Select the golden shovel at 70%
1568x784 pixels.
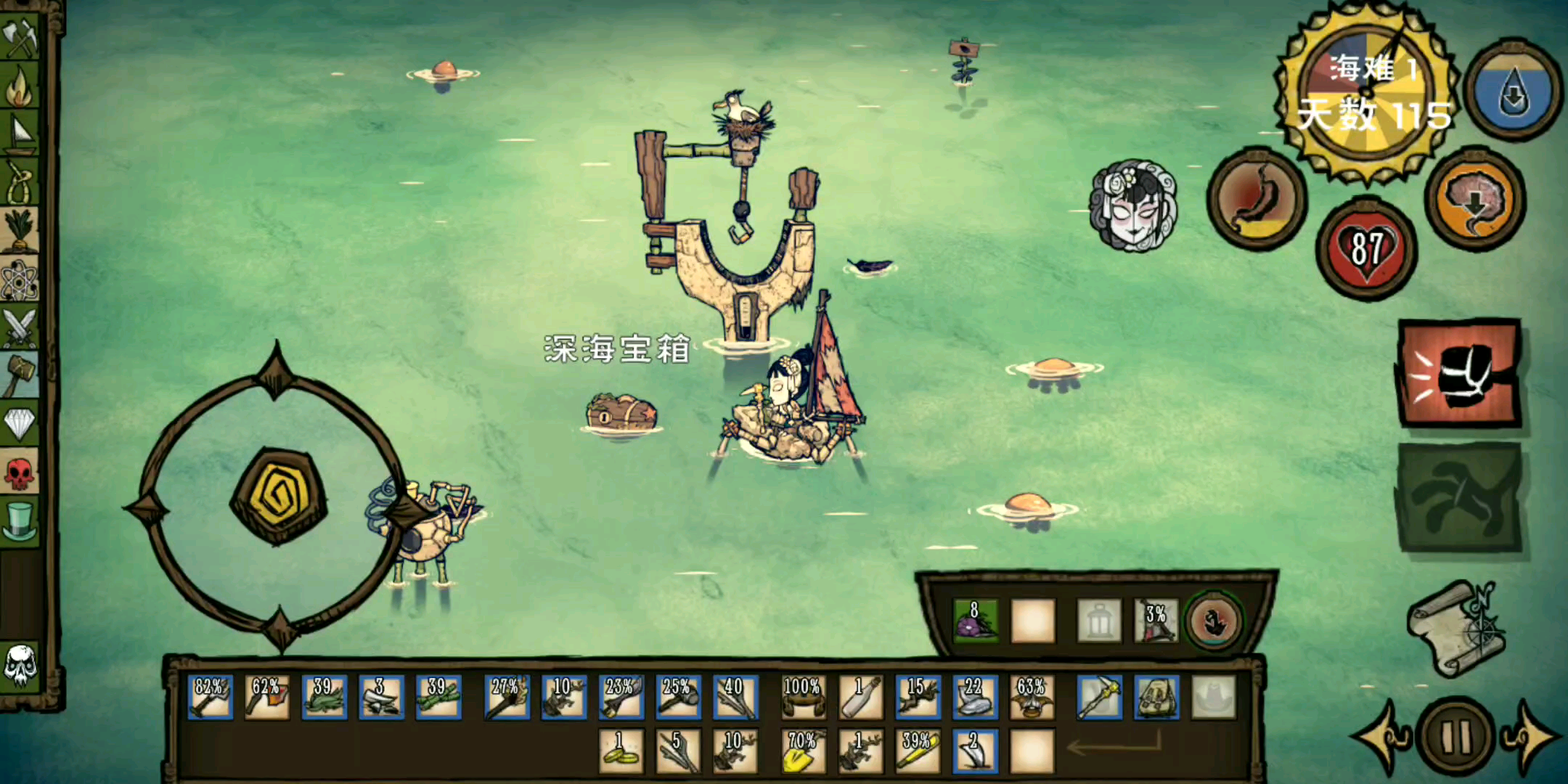click(802, 751)
